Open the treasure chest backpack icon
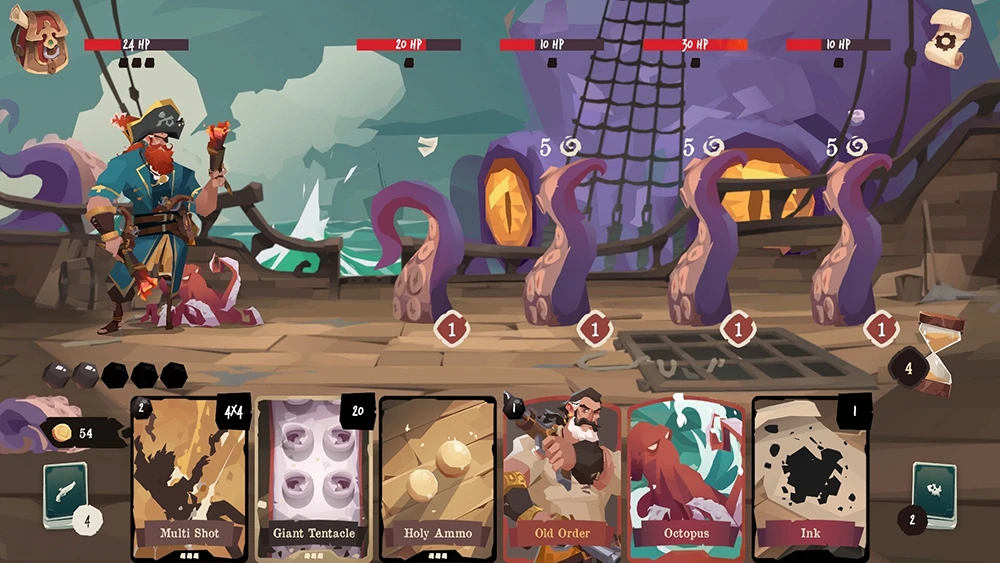 tap(38, 41)
